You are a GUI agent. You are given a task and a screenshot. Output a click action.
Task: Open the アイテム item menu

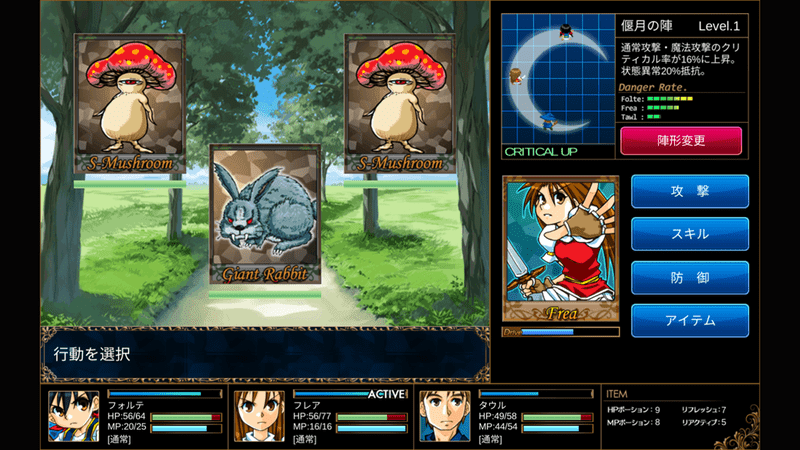point(689,320)
